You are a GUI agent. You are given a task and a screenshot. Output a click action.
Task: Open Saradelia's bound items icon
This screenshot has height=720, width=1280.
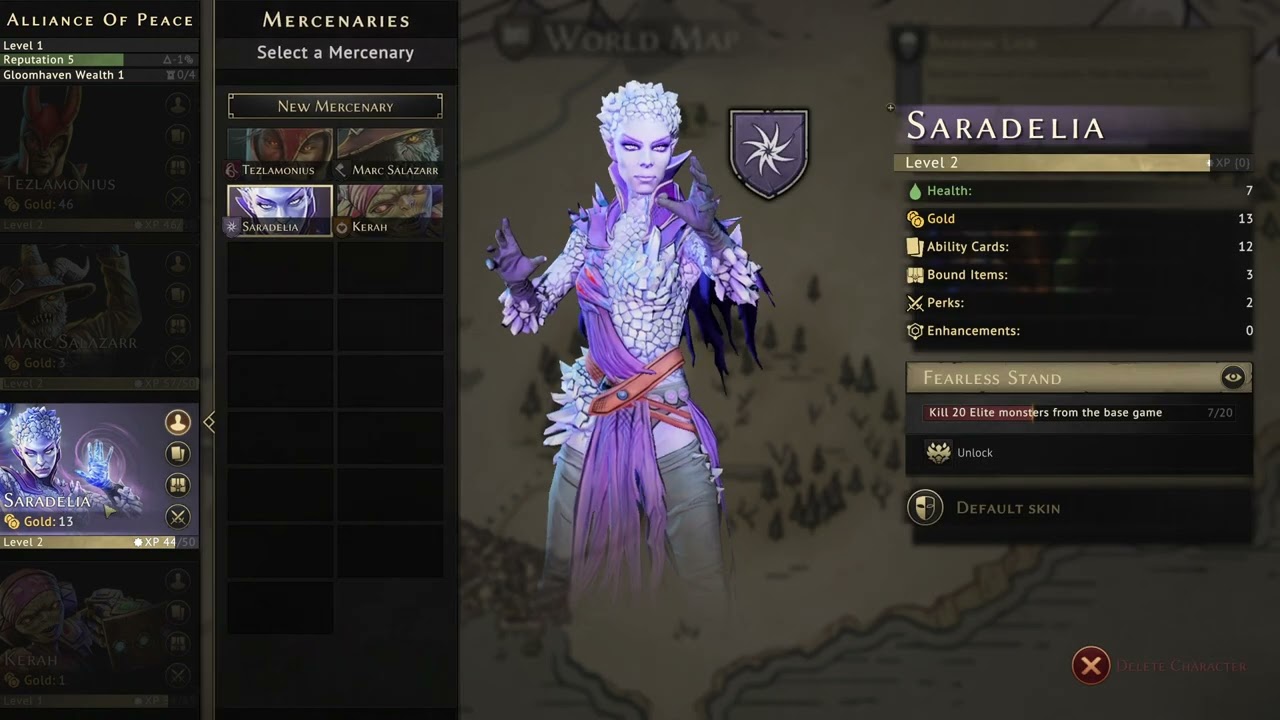(x=178, y=484)
